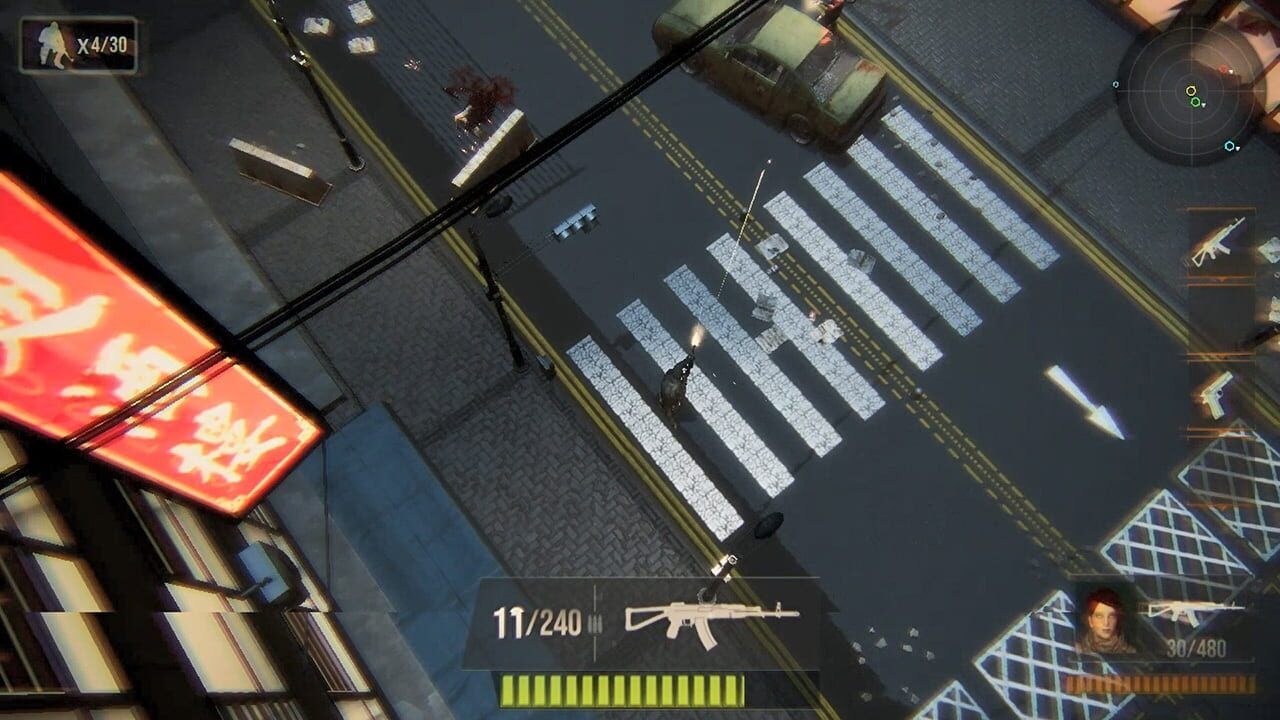Image resolution: width=1280 pixels, height=720 pixels.
Task: Expand the chevron beside the green minimap marker
Action: coord(1204,104)
